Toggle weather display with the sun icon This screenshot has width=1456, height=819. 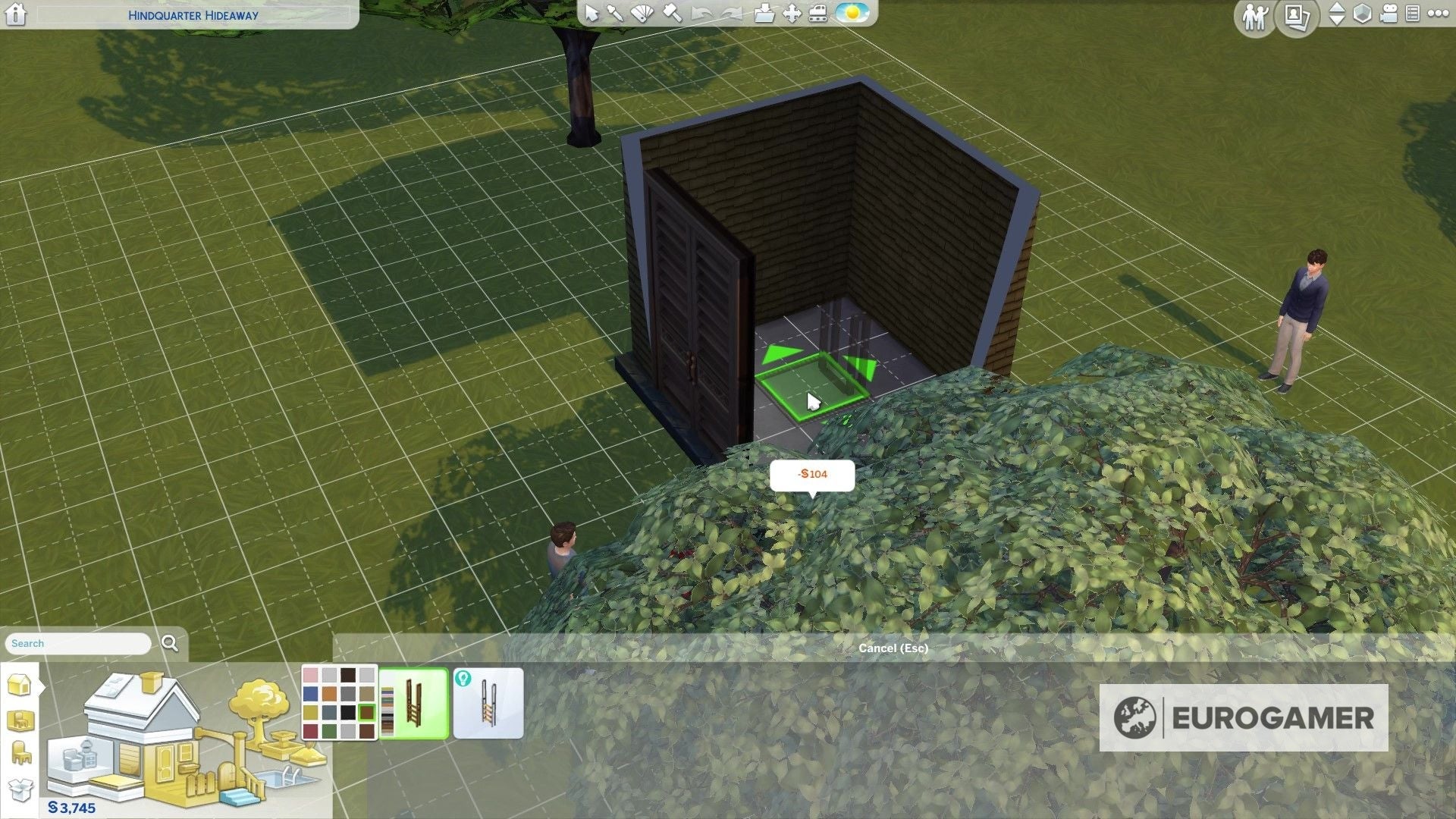point(853,13)
